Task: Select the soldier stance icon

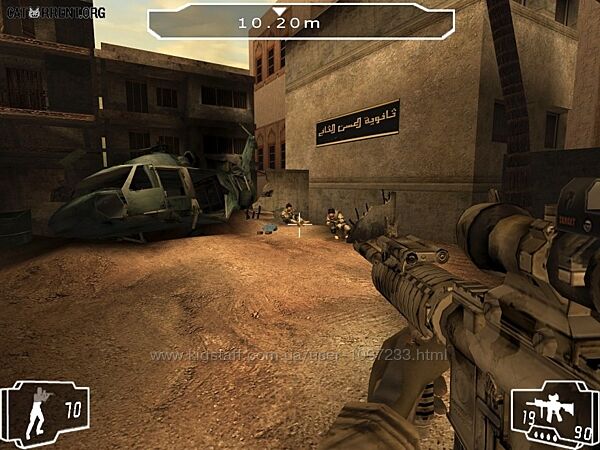Action: point(39,411)
